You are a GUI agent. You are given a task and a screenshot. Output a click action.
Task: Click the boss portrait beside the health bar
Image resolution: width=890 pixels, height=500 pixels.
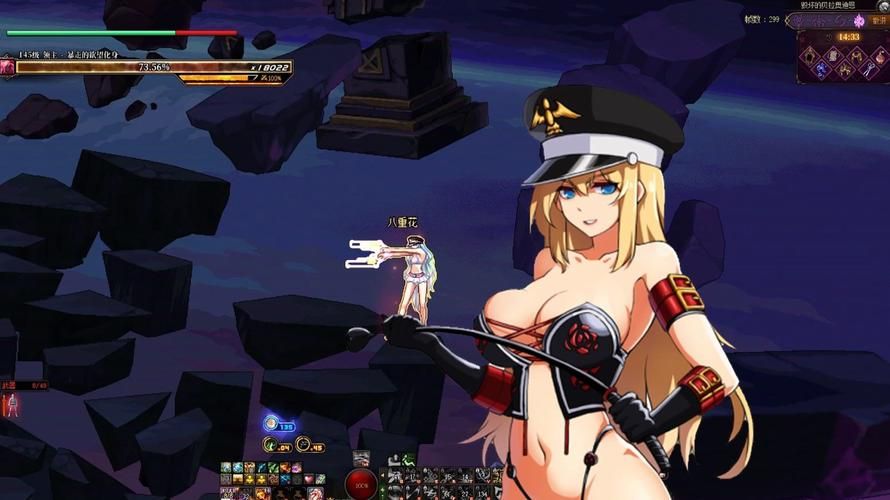coord(8,67)
